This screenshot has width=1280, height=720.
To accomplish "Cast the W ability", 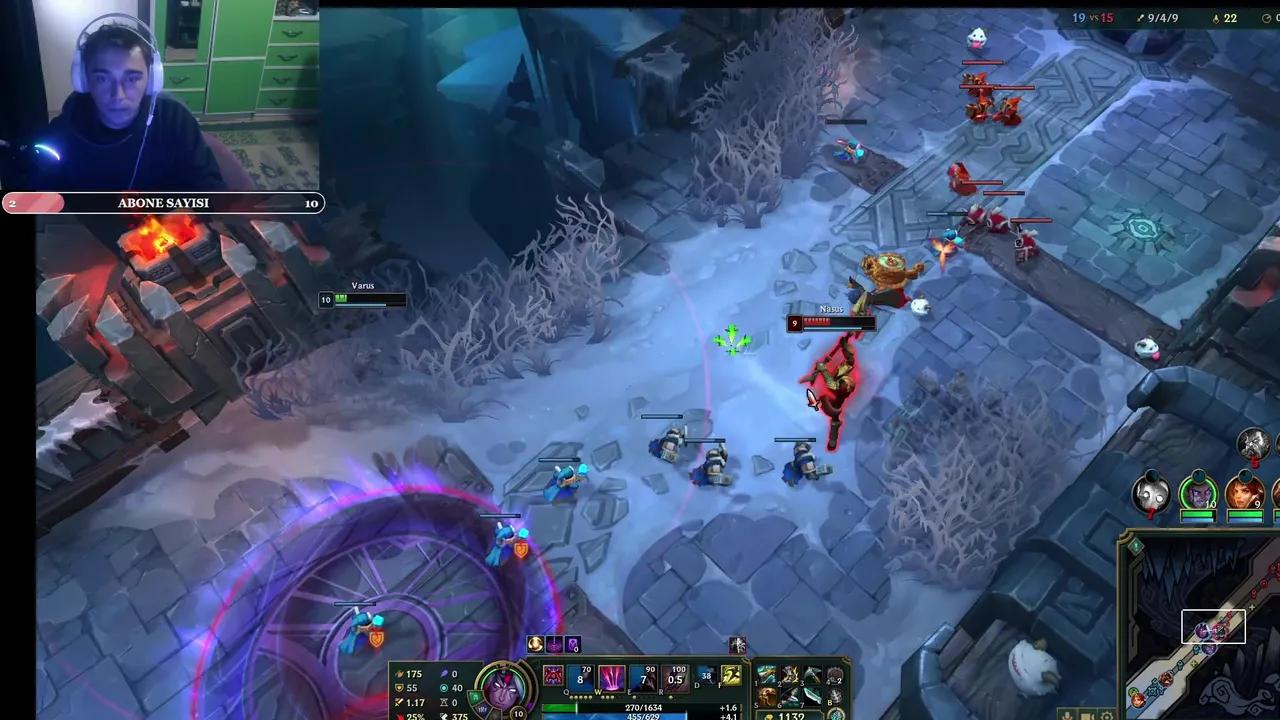I will (609, 678).
